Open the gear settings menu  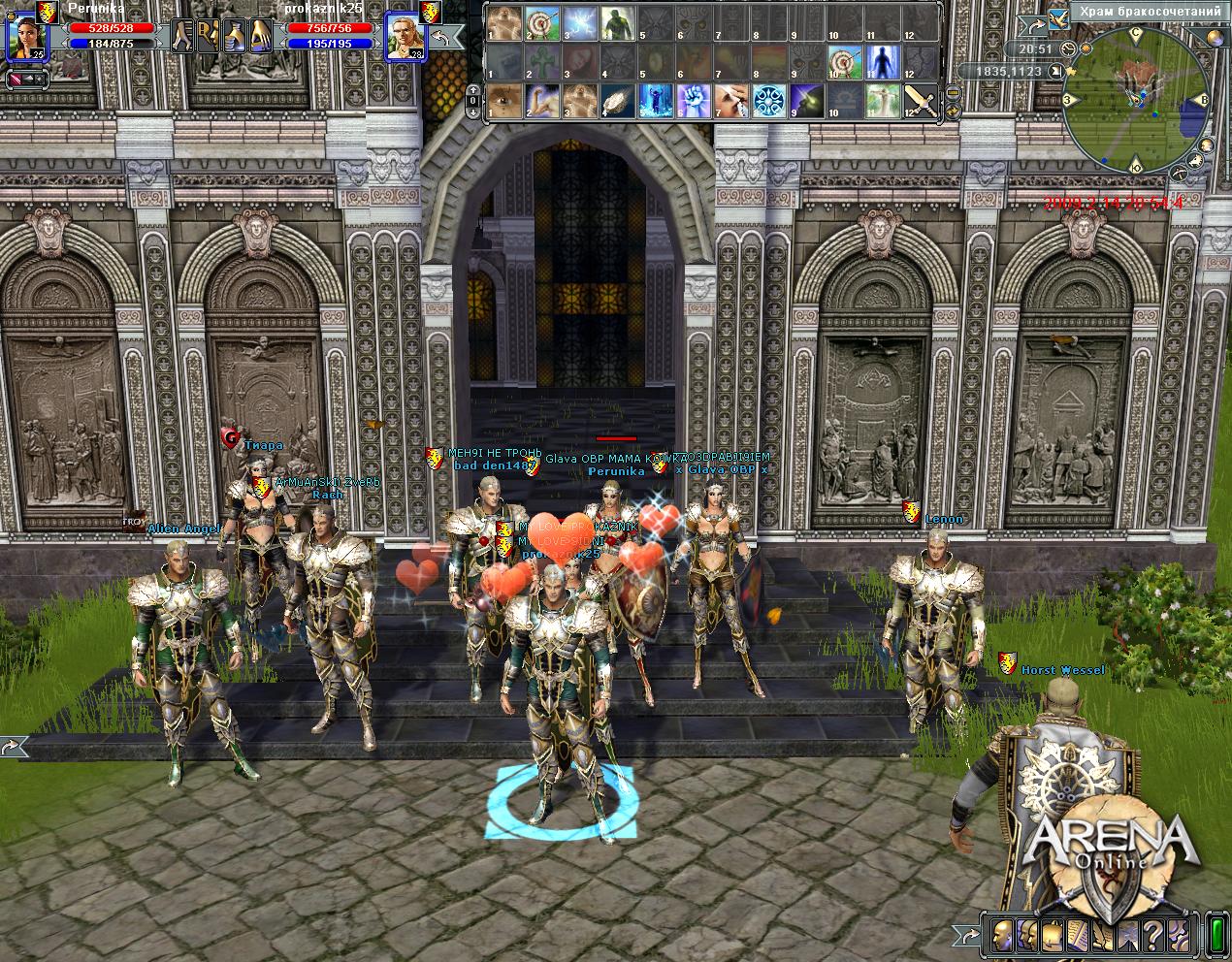pos(1179,936)
